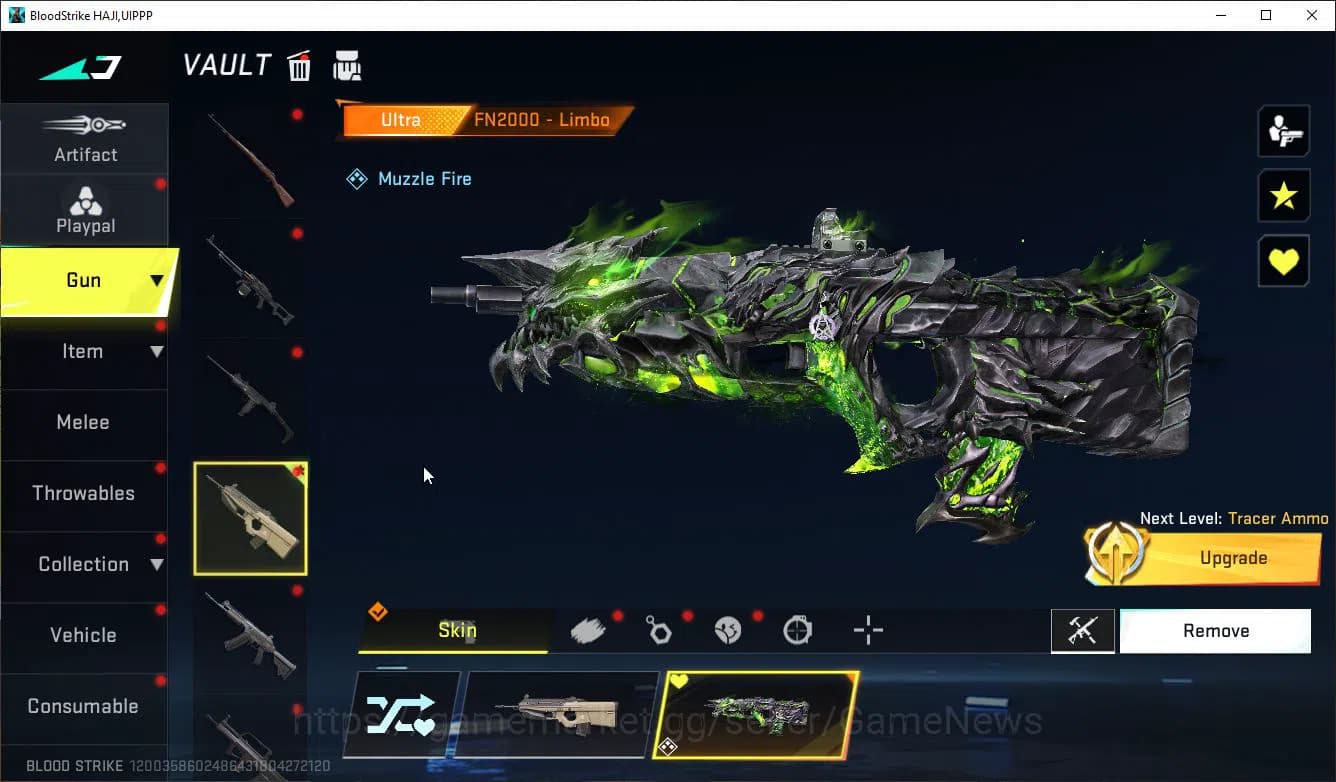Image resolution: width=1336 pixels, height=782 pixels.
Task: Open the weapon charm attachment category
Action: 658,630
